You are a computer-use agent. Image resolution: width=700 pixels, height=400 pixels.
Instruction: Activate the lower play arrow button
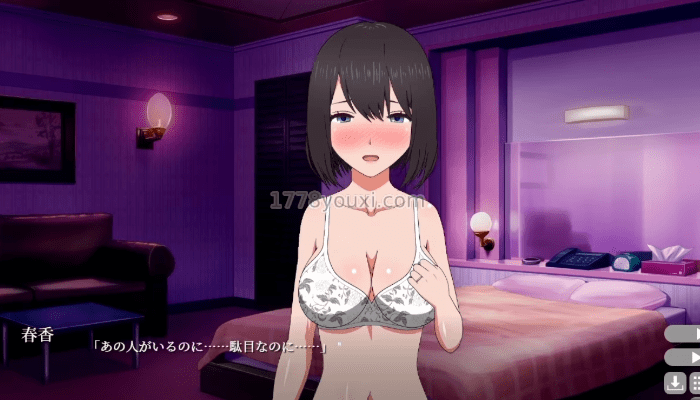[684, 356]
